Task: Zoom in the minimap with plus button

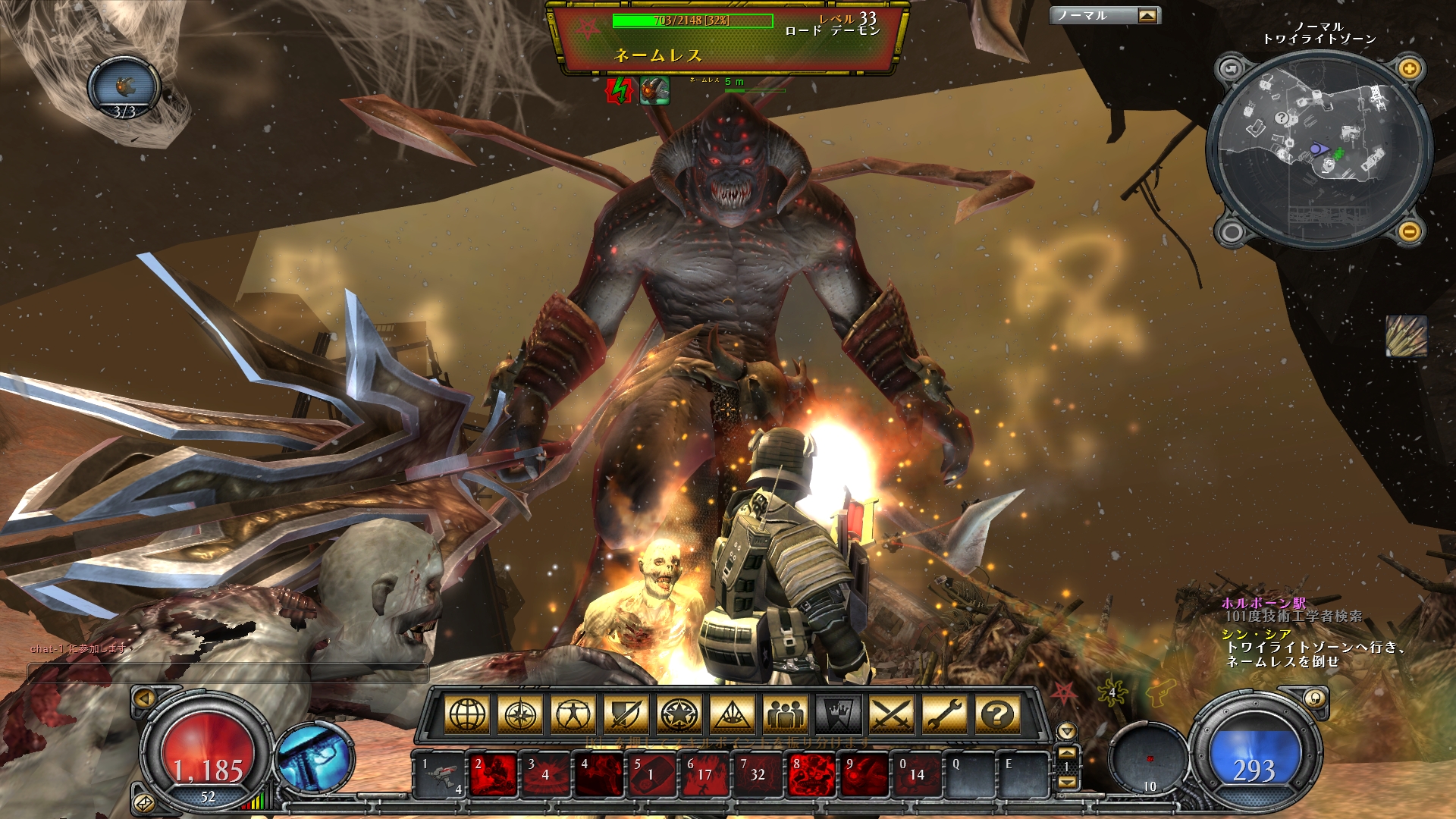Action: [1409, 70]
